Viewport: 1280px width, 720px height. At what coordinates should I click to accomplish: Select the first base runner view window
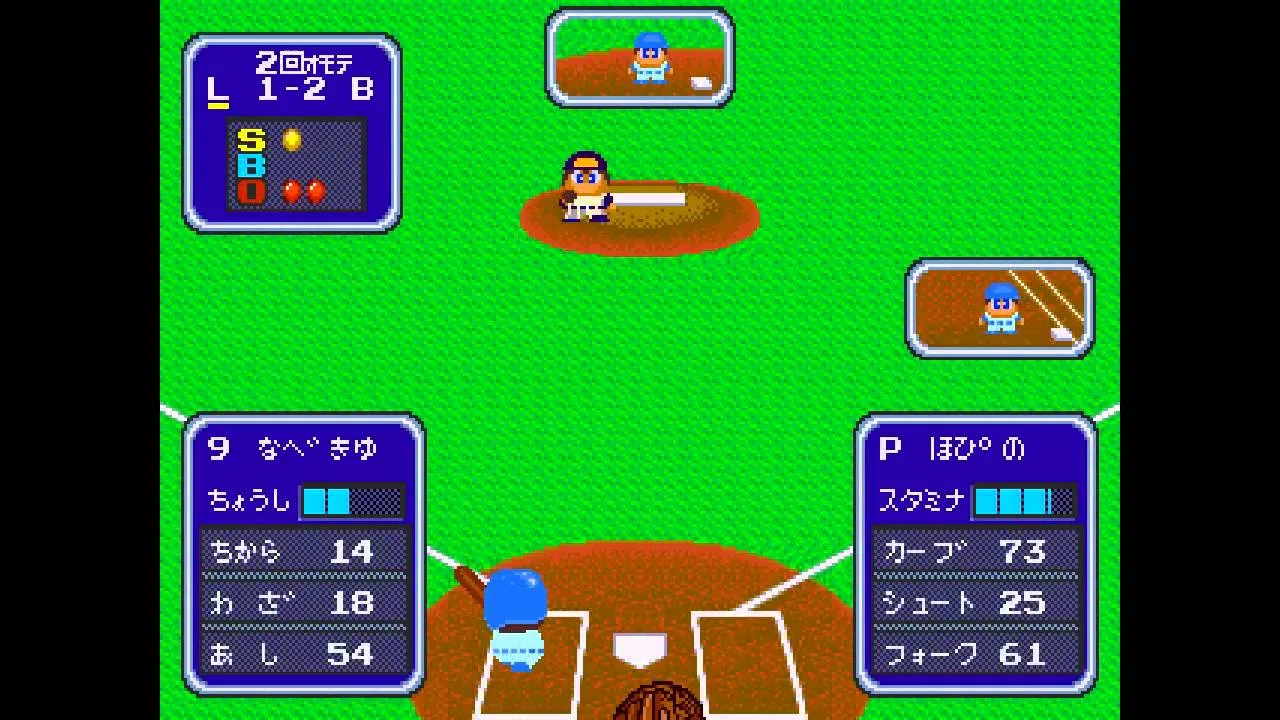(x=999, y=308)
